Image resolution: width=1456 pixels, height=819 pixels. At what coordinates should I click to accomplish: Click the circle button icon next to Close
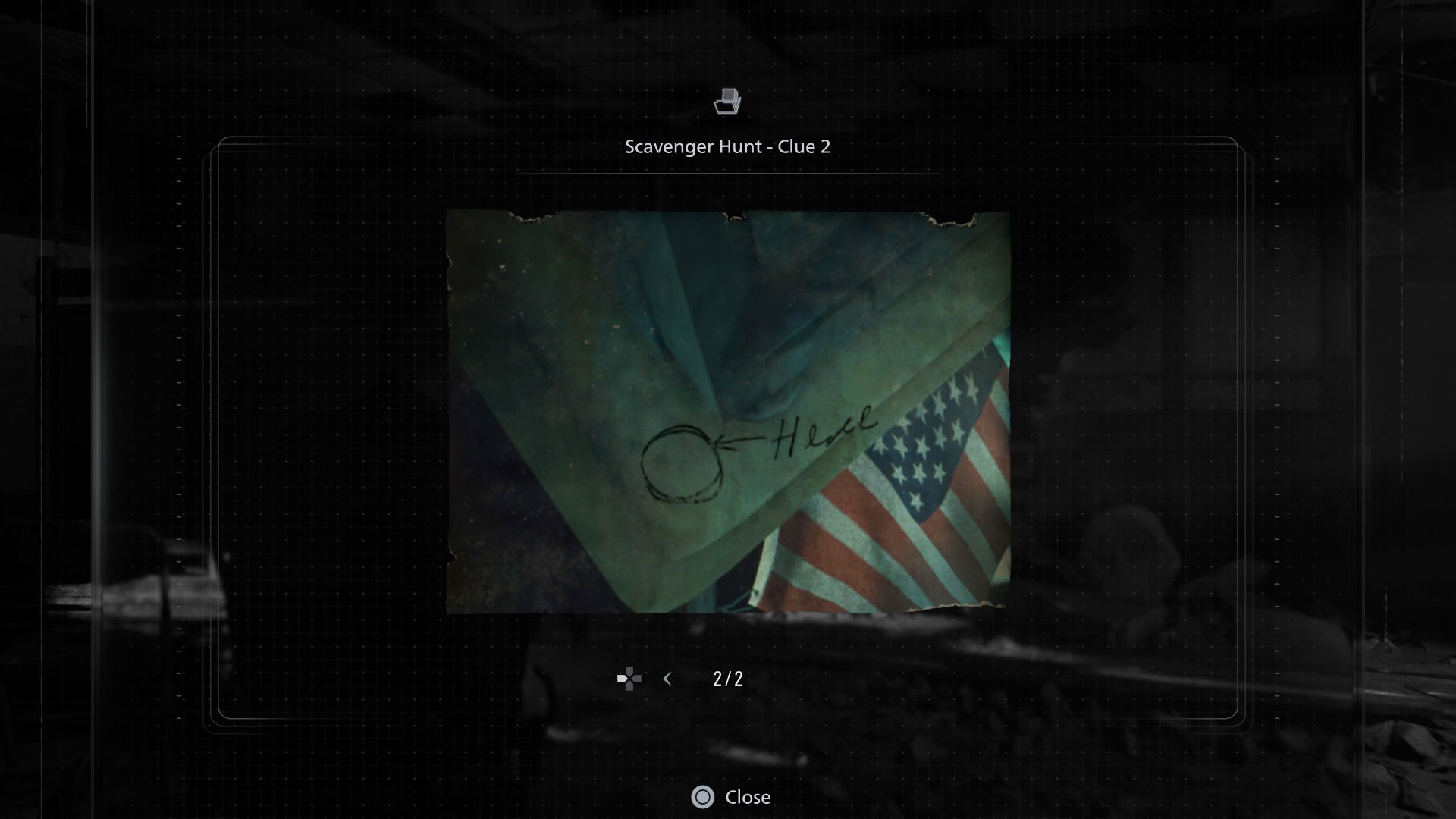704,797
